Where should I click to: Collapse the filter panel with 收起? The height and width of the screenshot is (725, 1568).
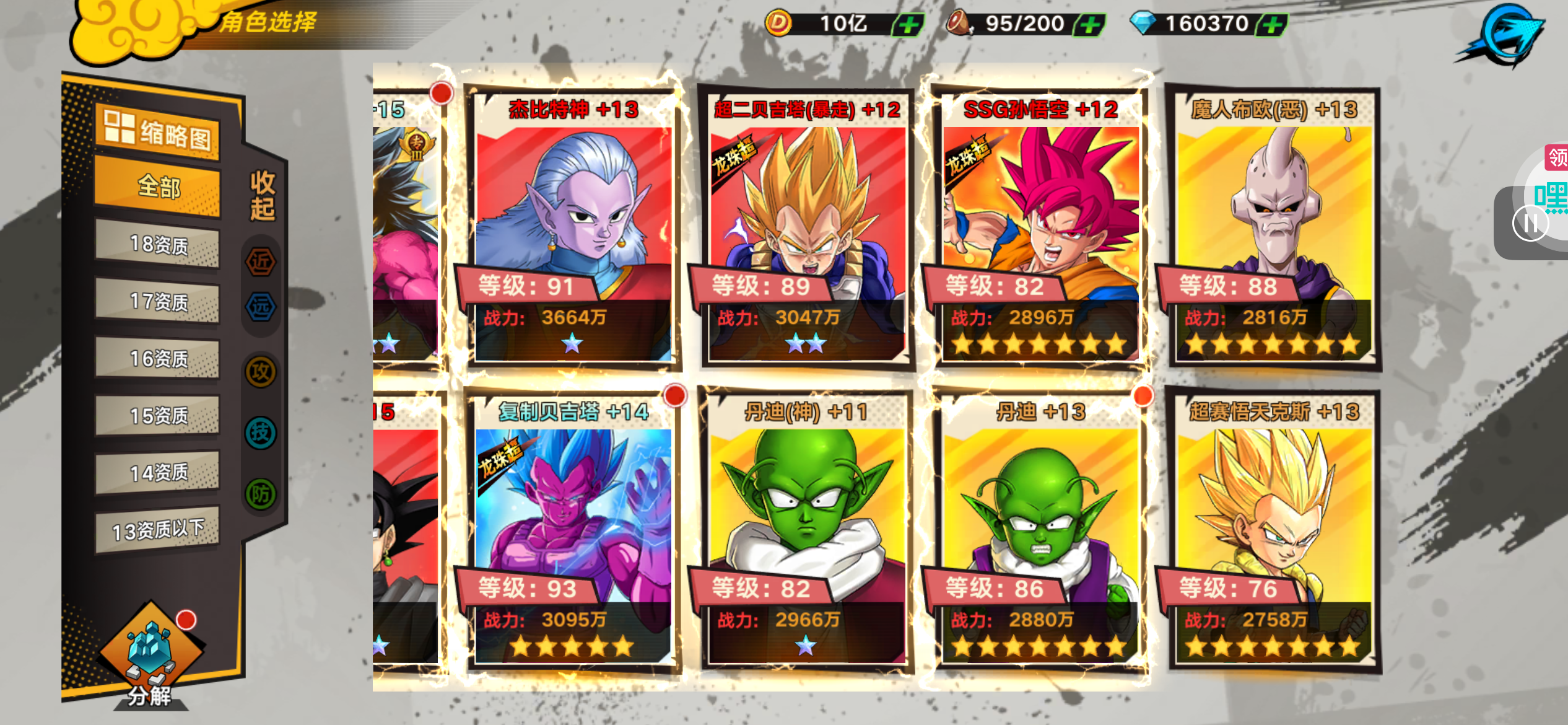tap(262, 196)
